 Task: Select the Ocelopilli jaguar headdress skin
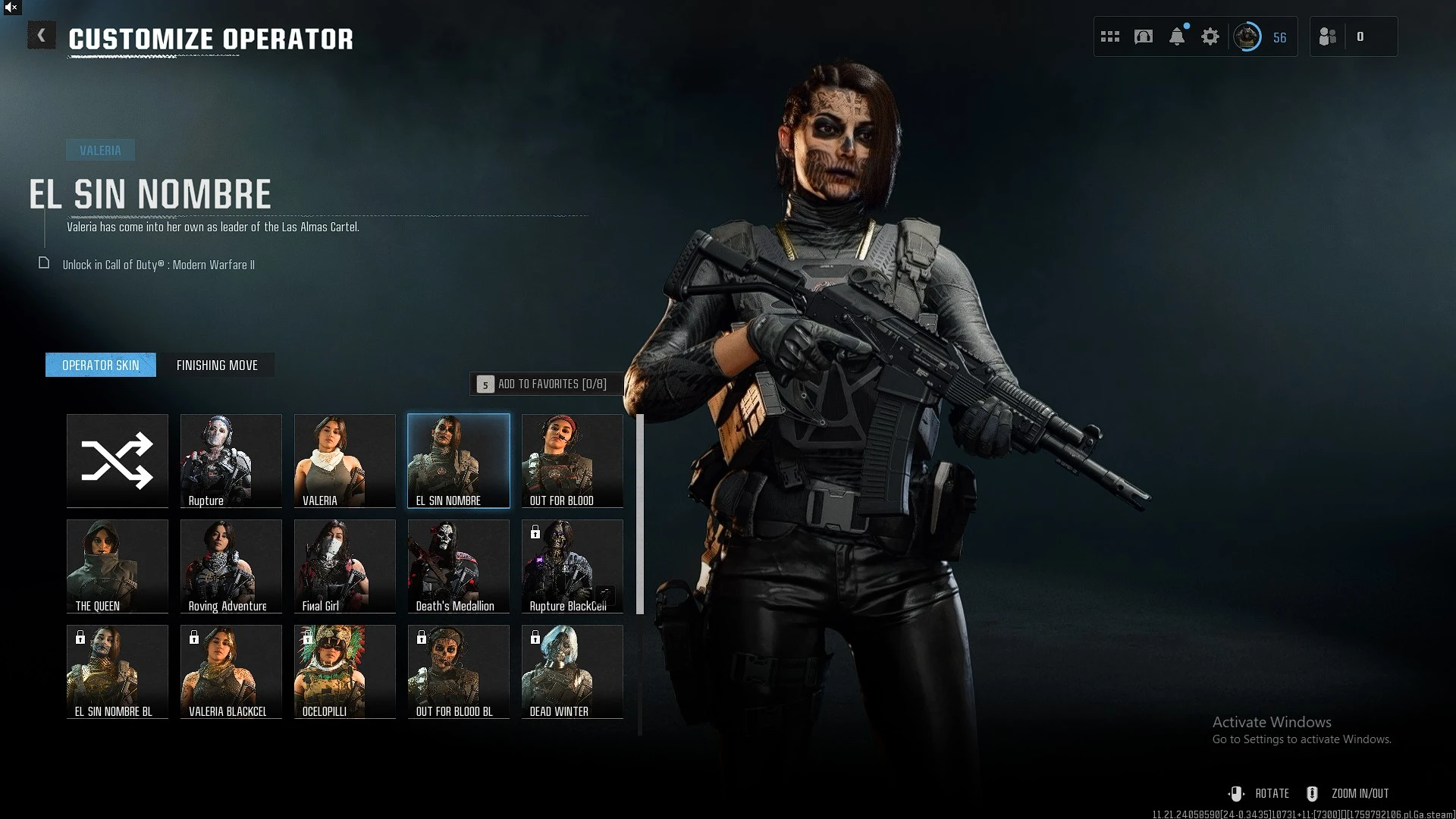pyautogui.click(x=345, y=671)
